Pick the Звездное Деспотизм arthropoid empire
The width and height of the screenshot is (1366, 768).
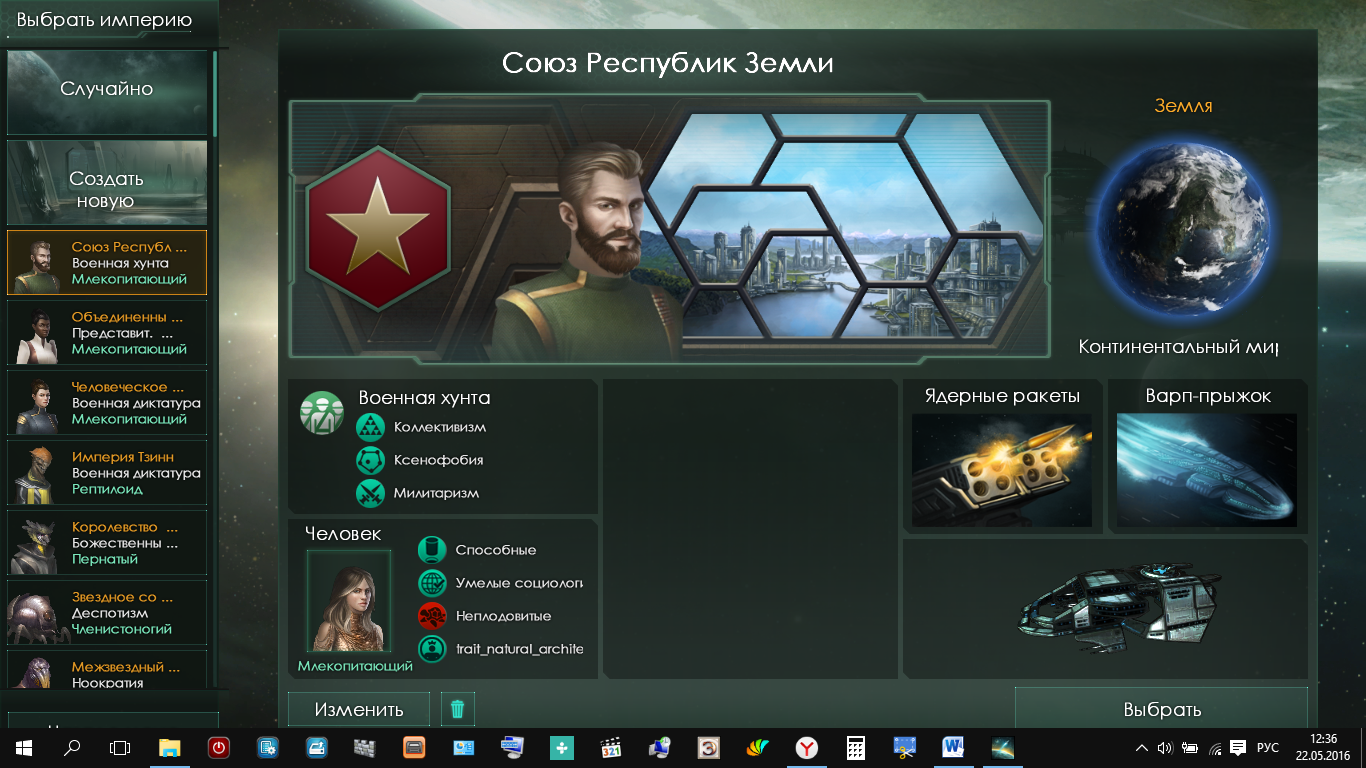[x=107, y=613]
